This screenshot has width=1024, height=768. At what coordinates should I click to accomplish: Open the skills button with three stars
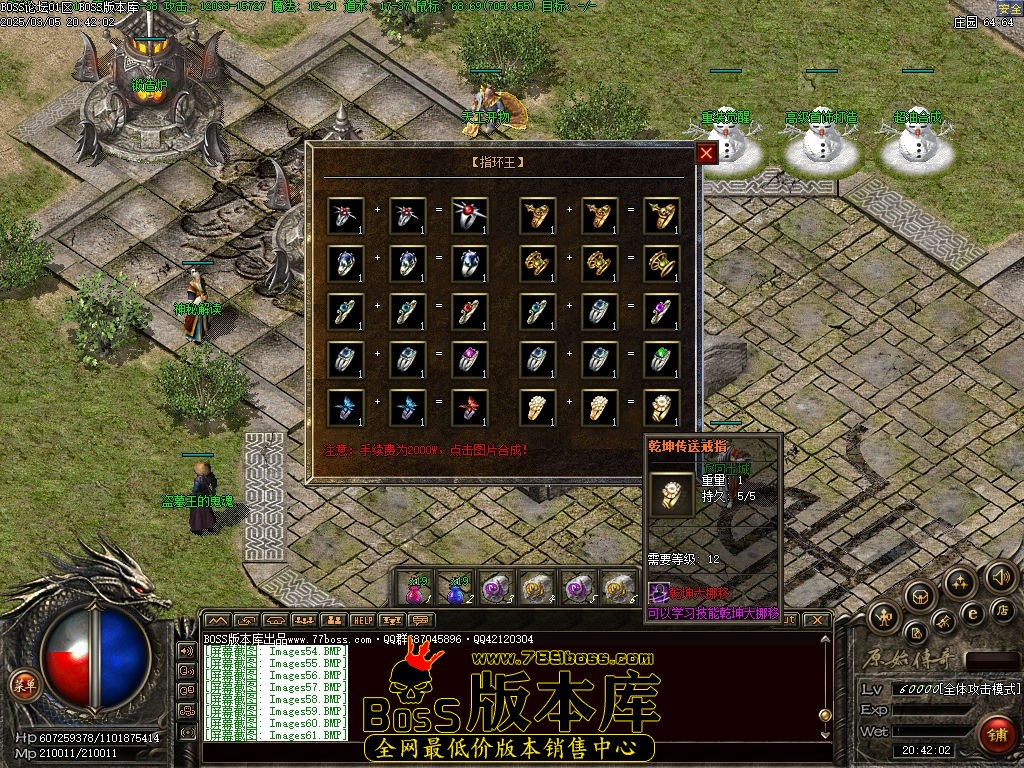(960, 583)
